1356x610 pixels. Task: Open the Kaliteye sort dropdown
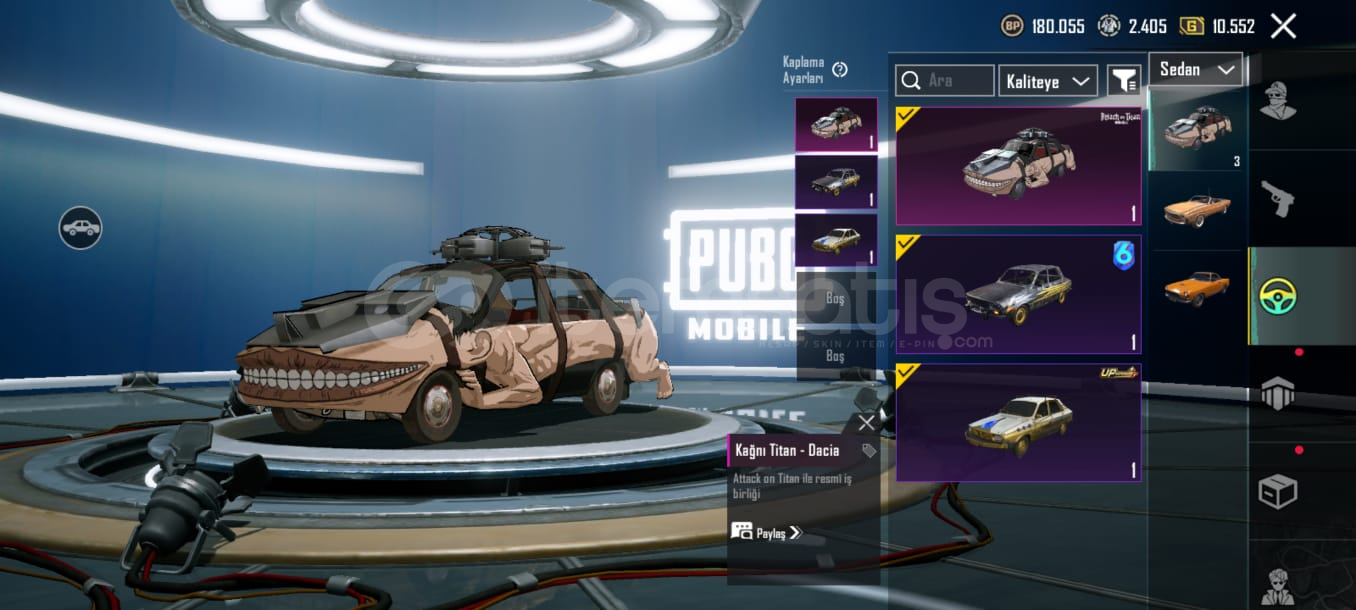(x=1047, y=81)
